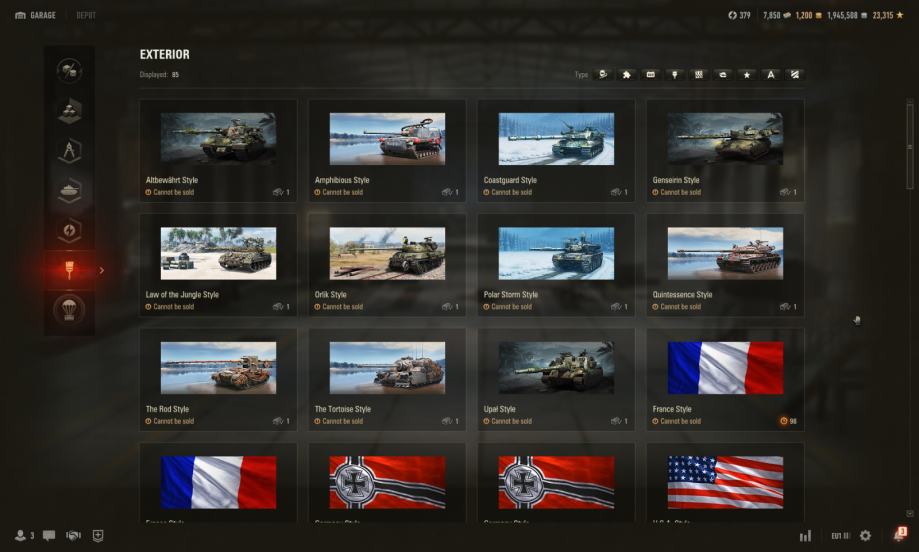919x552 pixels.
Task: Open The Tortoise Style card
Action: click(x=387, y=379)
